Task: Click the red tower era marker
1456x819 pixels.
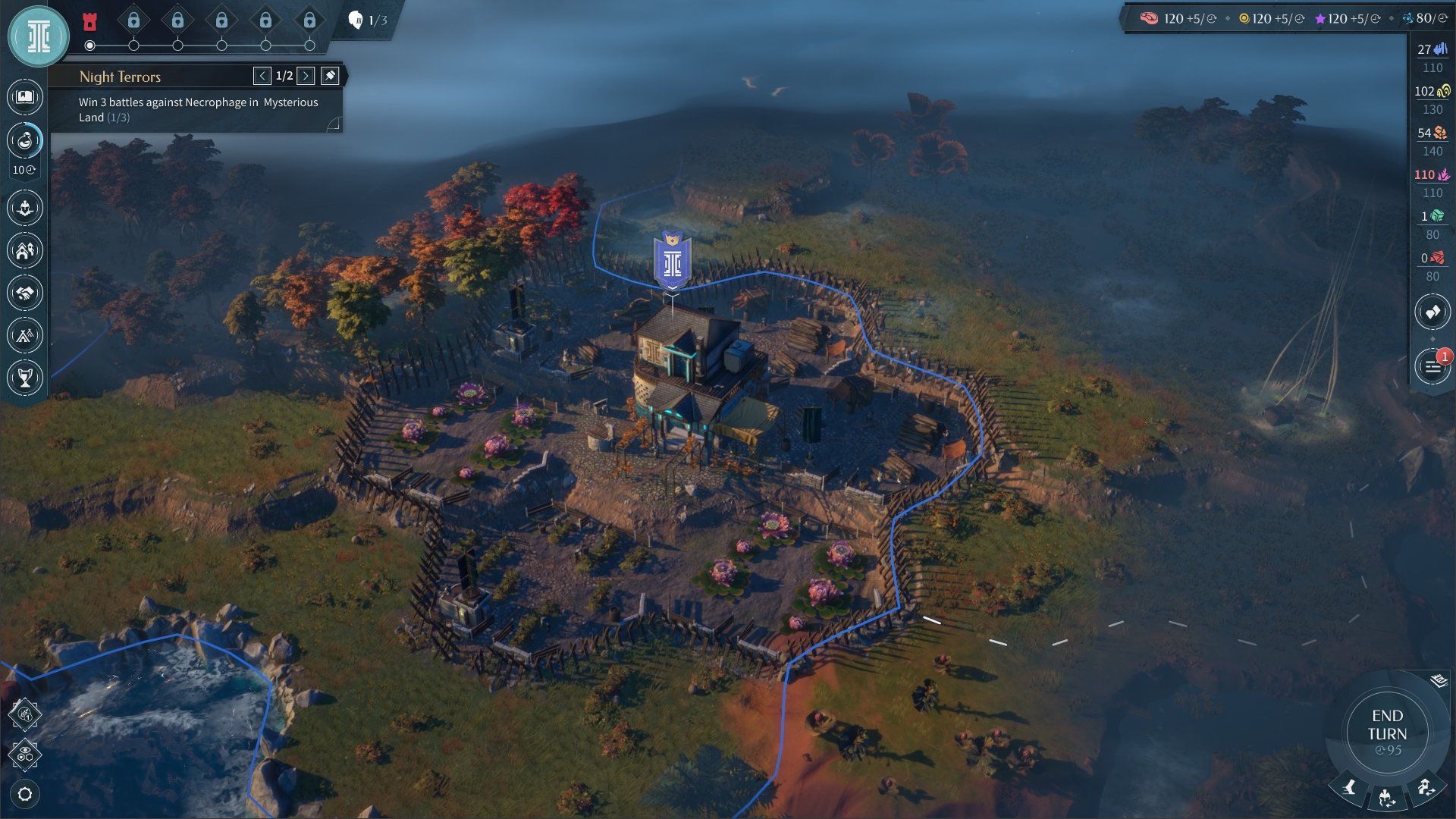Action: click(89, 20)
